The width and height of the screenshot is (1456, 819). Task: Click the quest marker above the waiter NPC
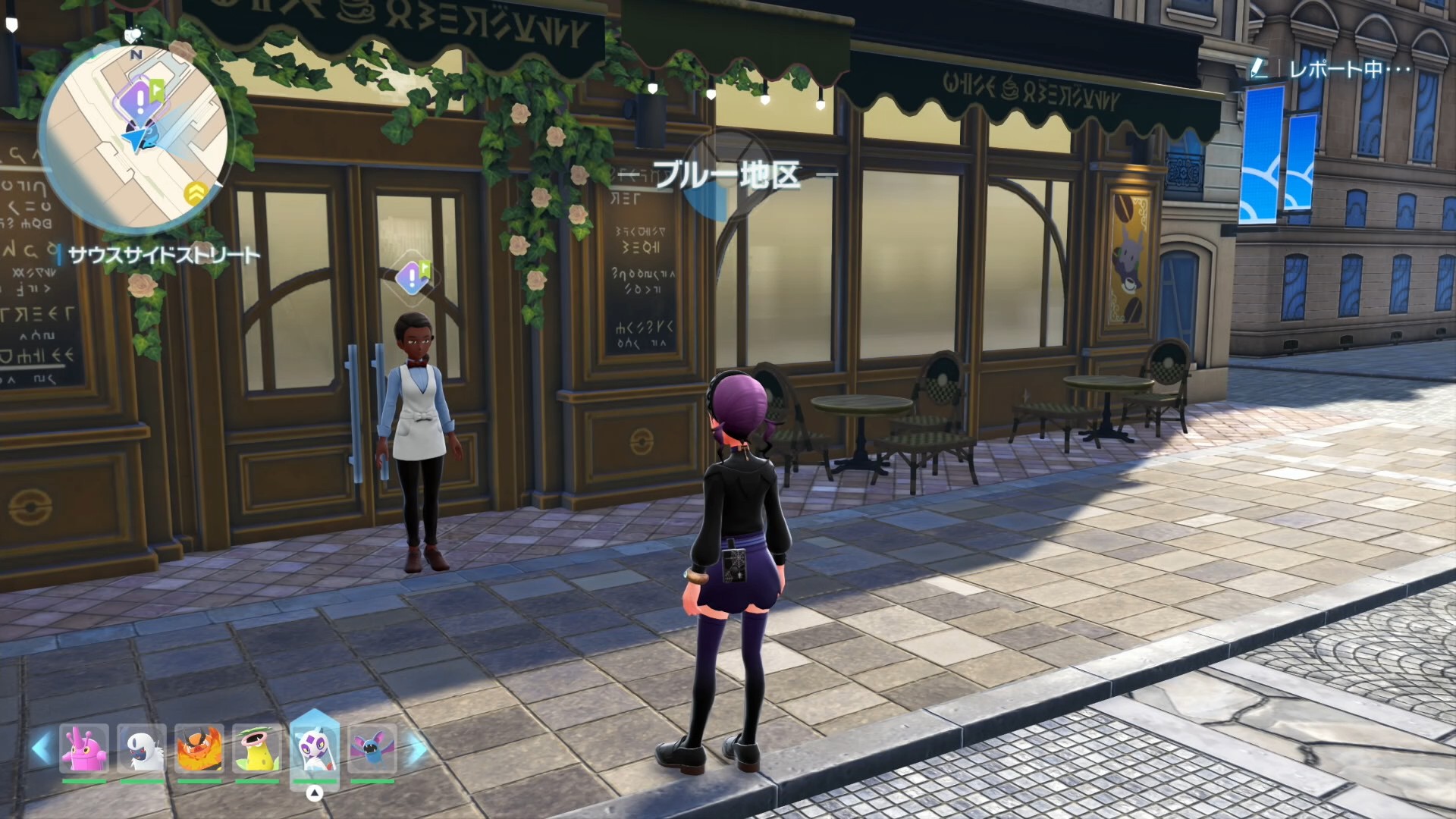click(413, 278)
